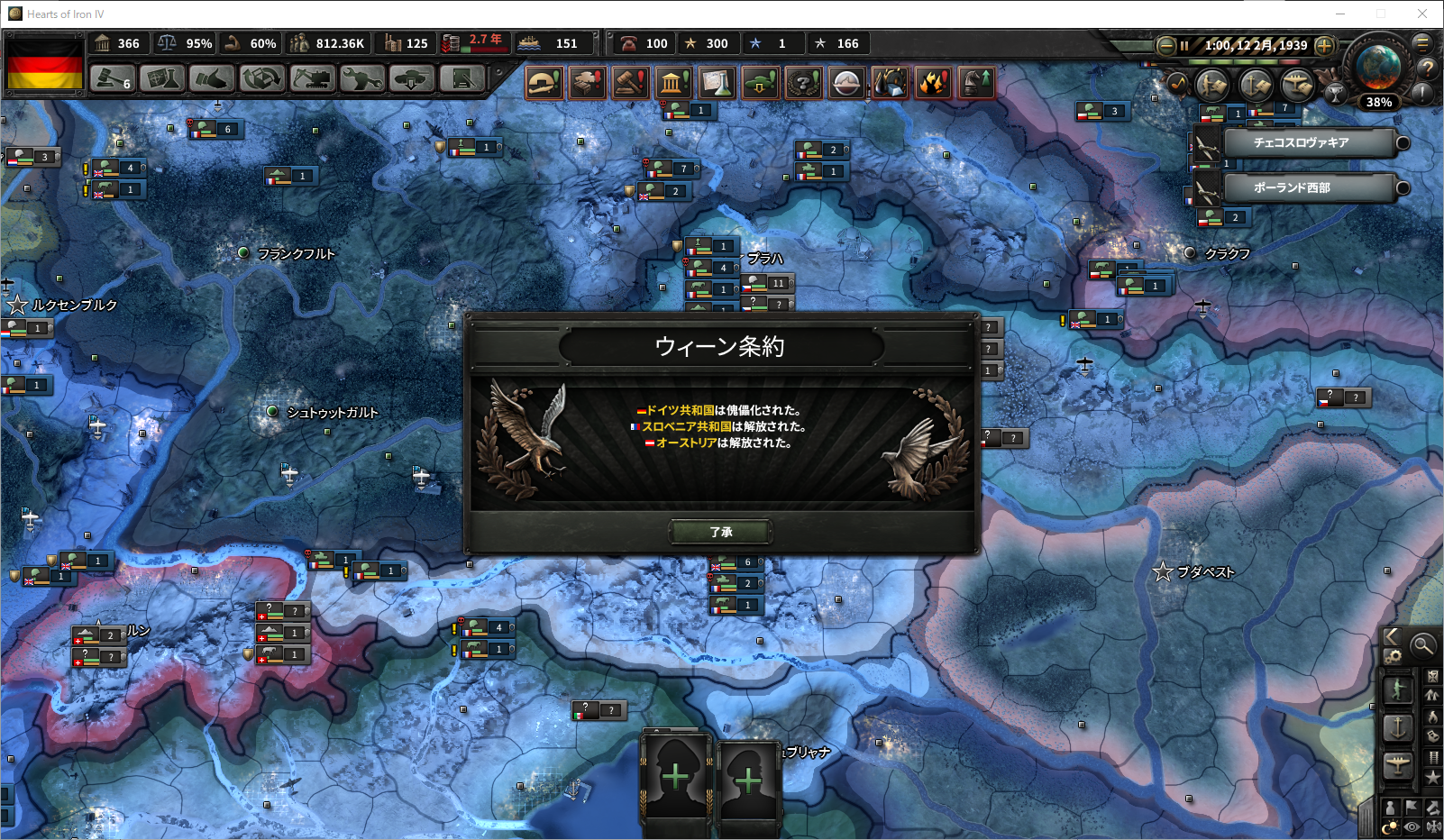This screenshot has height=840, width=1444.
Task: Open the German flag country overview
Action: tap(45, 63)
